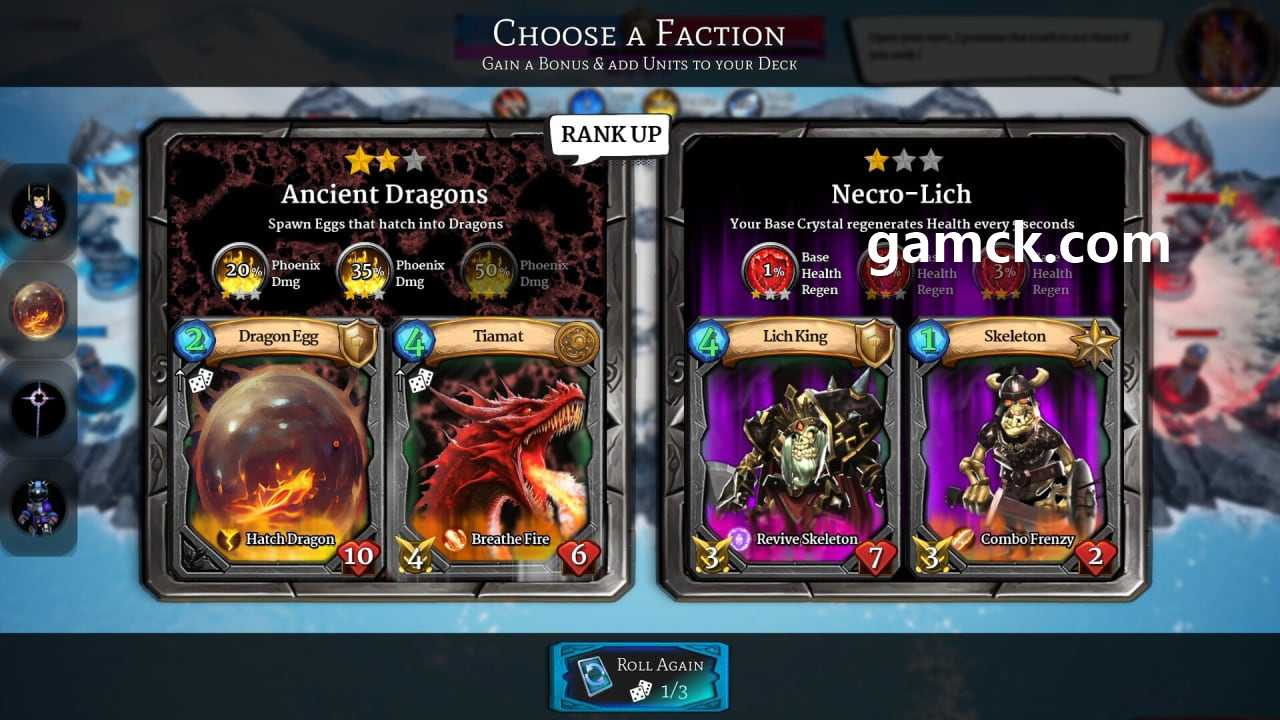Image resolution: width=1280 pixels, height=720 pixels.
Task: Click the bottom blue robot sidebar icon
Action: tap(39, 506)
